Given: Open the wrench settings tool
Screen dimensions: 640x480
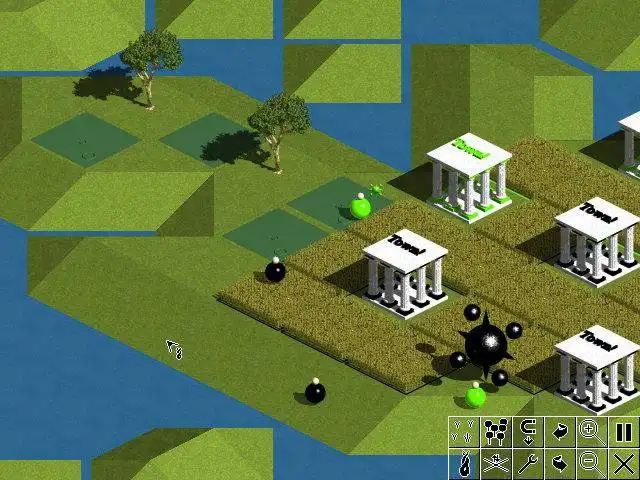Looking at the screenshot, I should [527, 463].
